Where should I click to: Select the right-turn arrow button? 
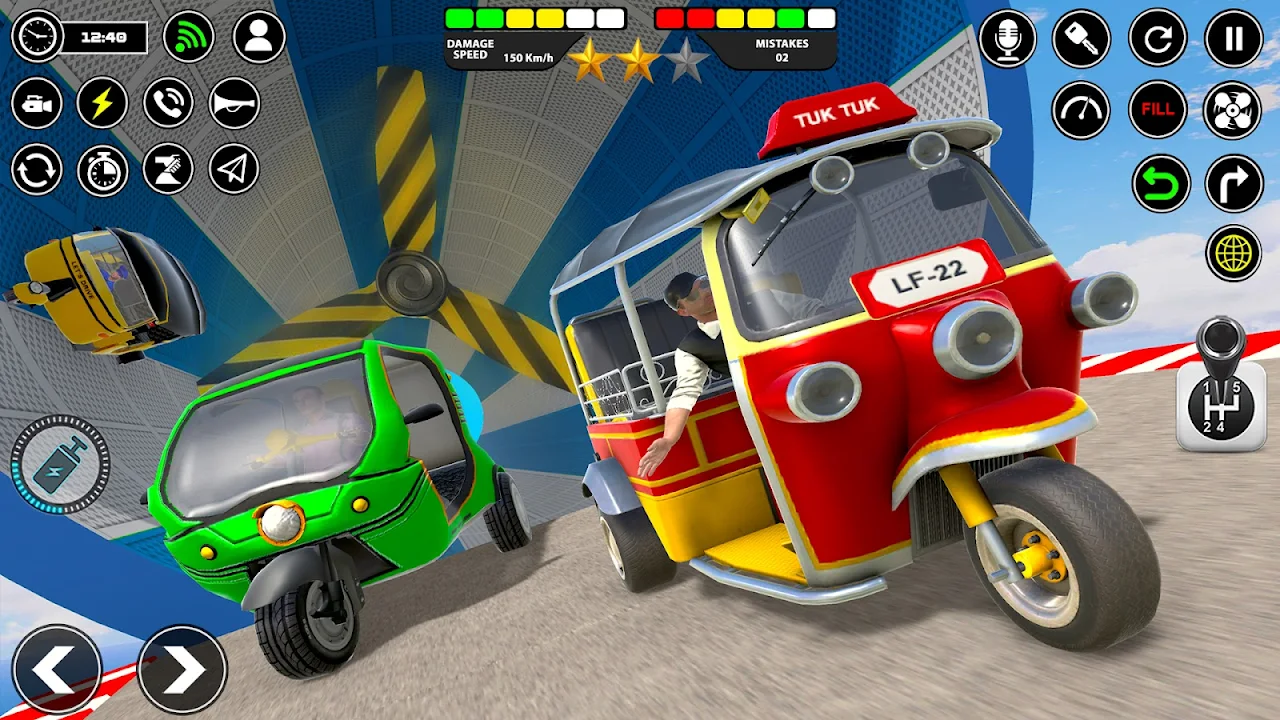tap(1234, 184)
